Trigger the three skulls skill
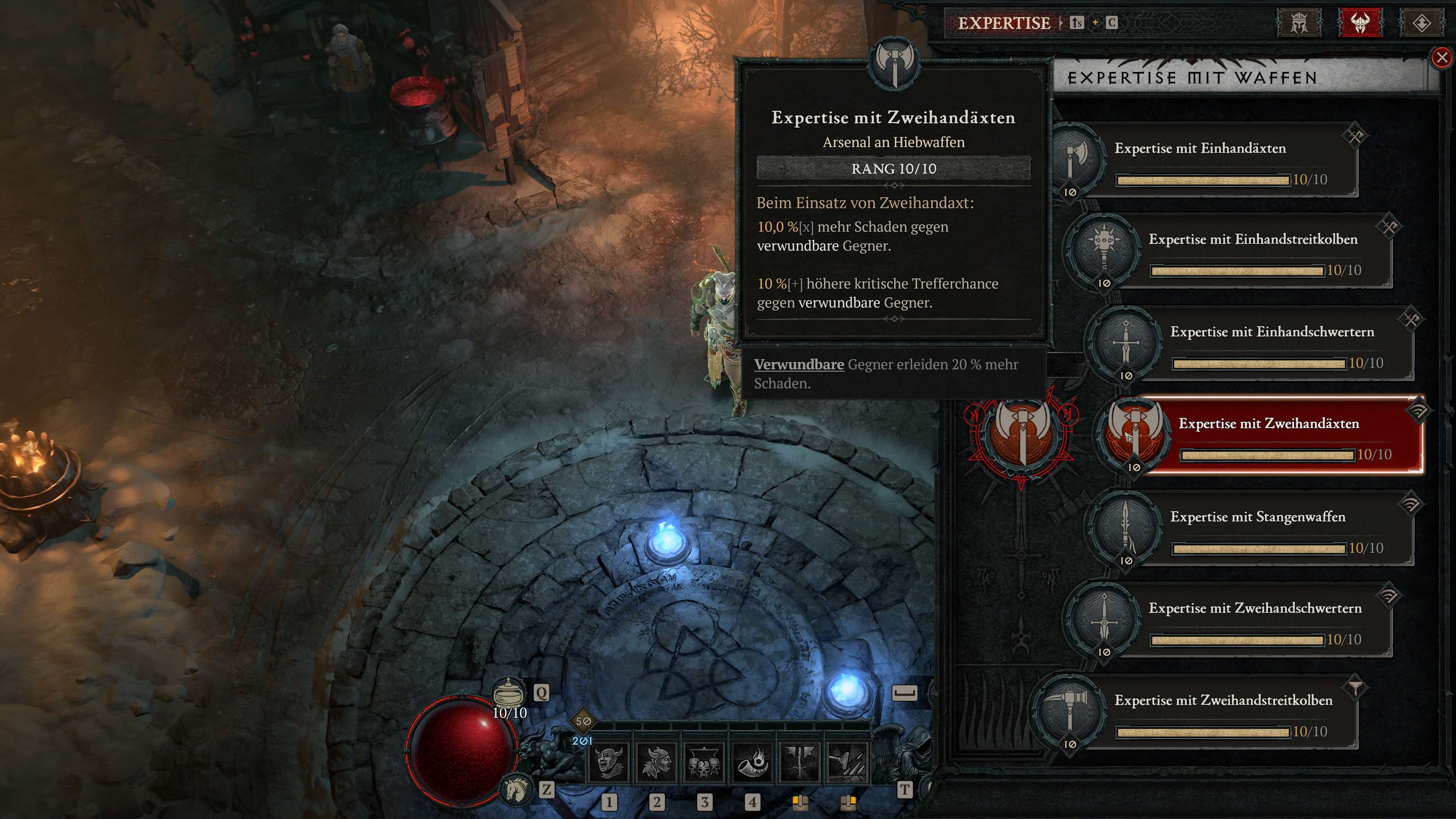1456x819 pixels. pos(704,763)
